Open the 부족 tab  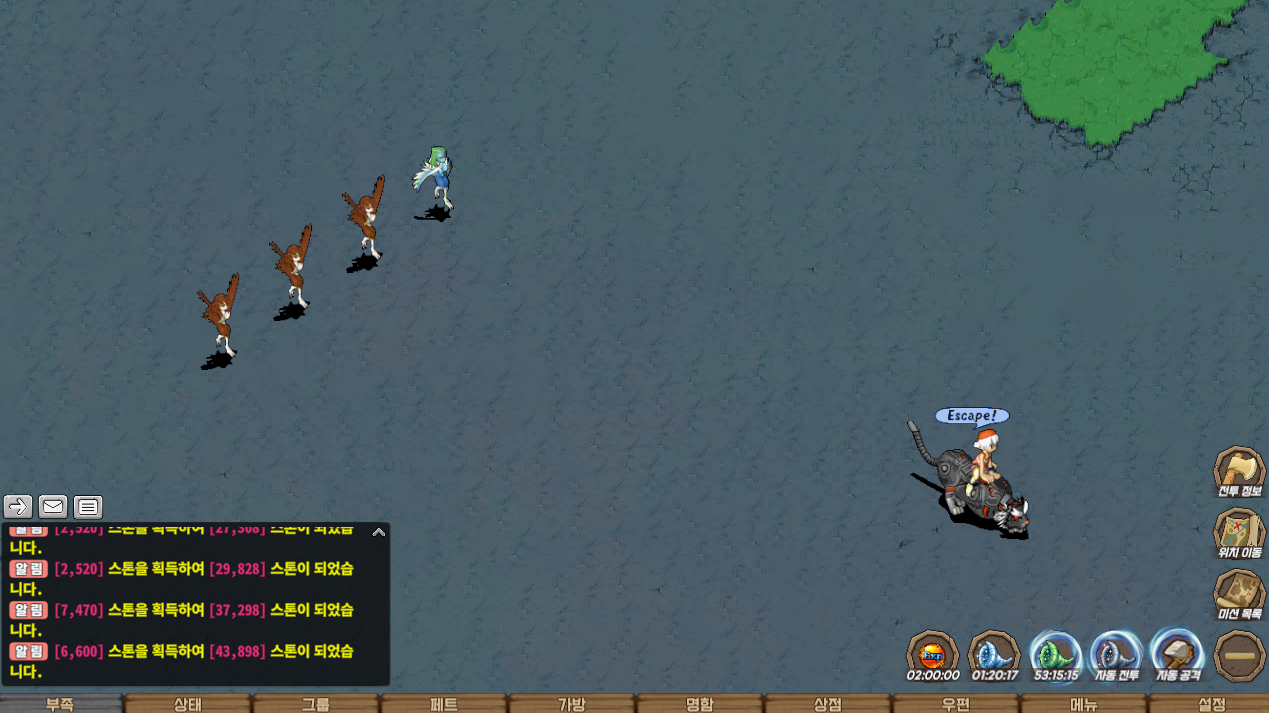60,704
